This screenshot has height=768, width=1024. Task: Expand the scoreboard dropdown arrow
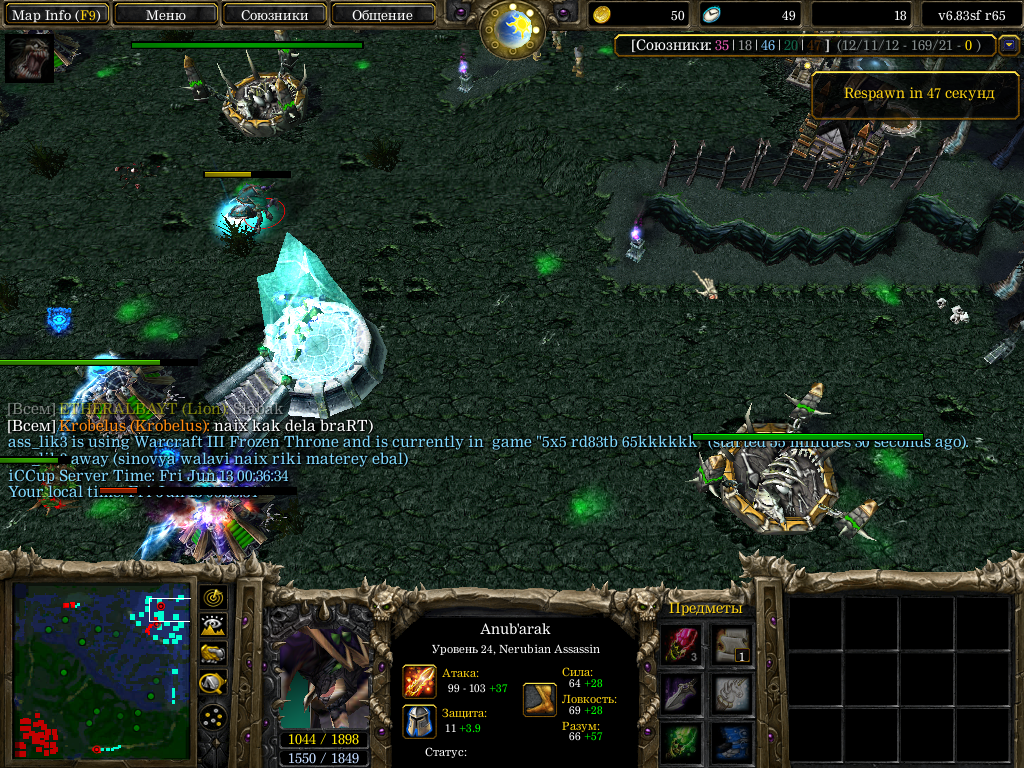[1008, 45]
